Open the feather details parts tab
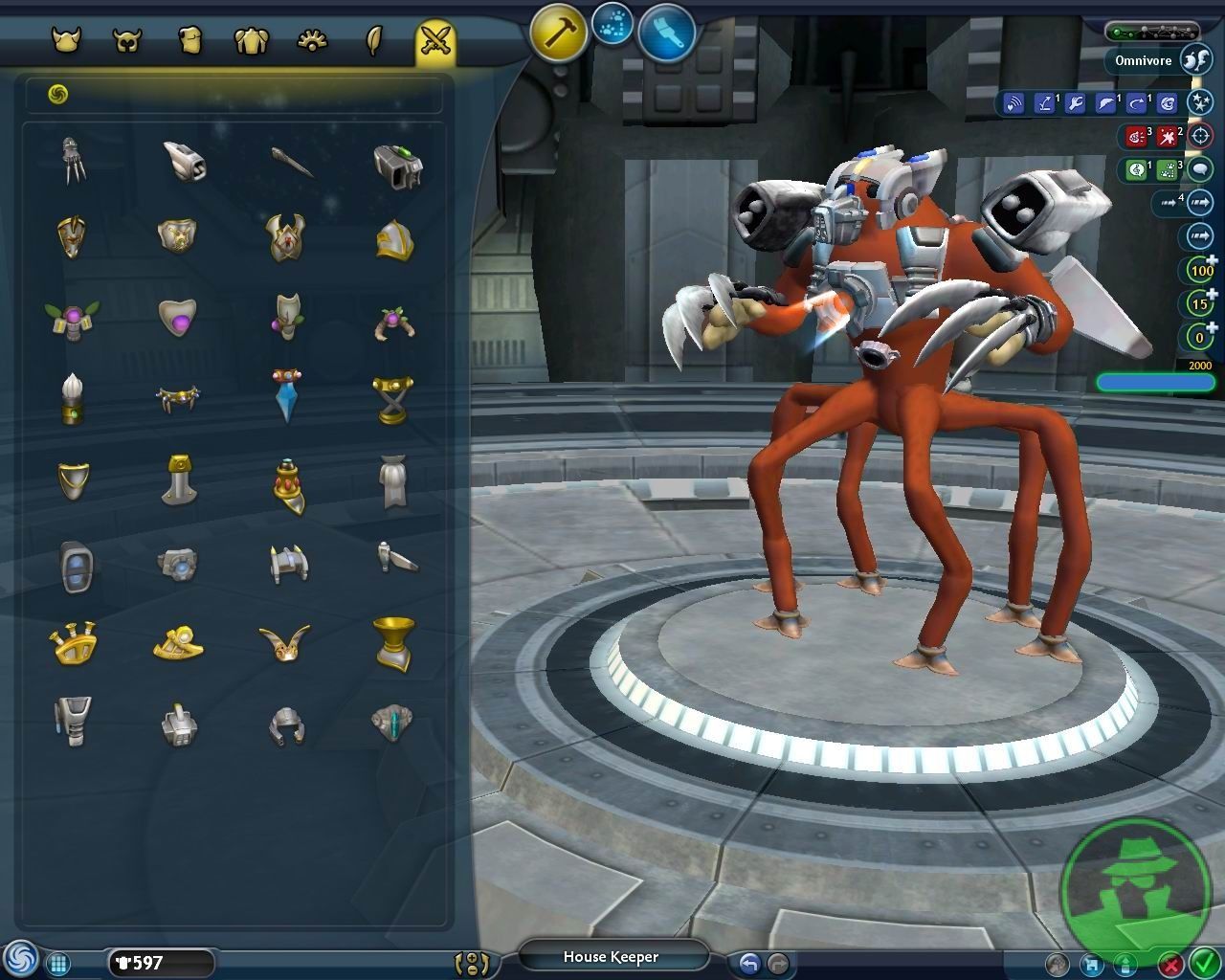This screenshot has height=980, width=1225. pyautogui.click(x=374, y=41)
